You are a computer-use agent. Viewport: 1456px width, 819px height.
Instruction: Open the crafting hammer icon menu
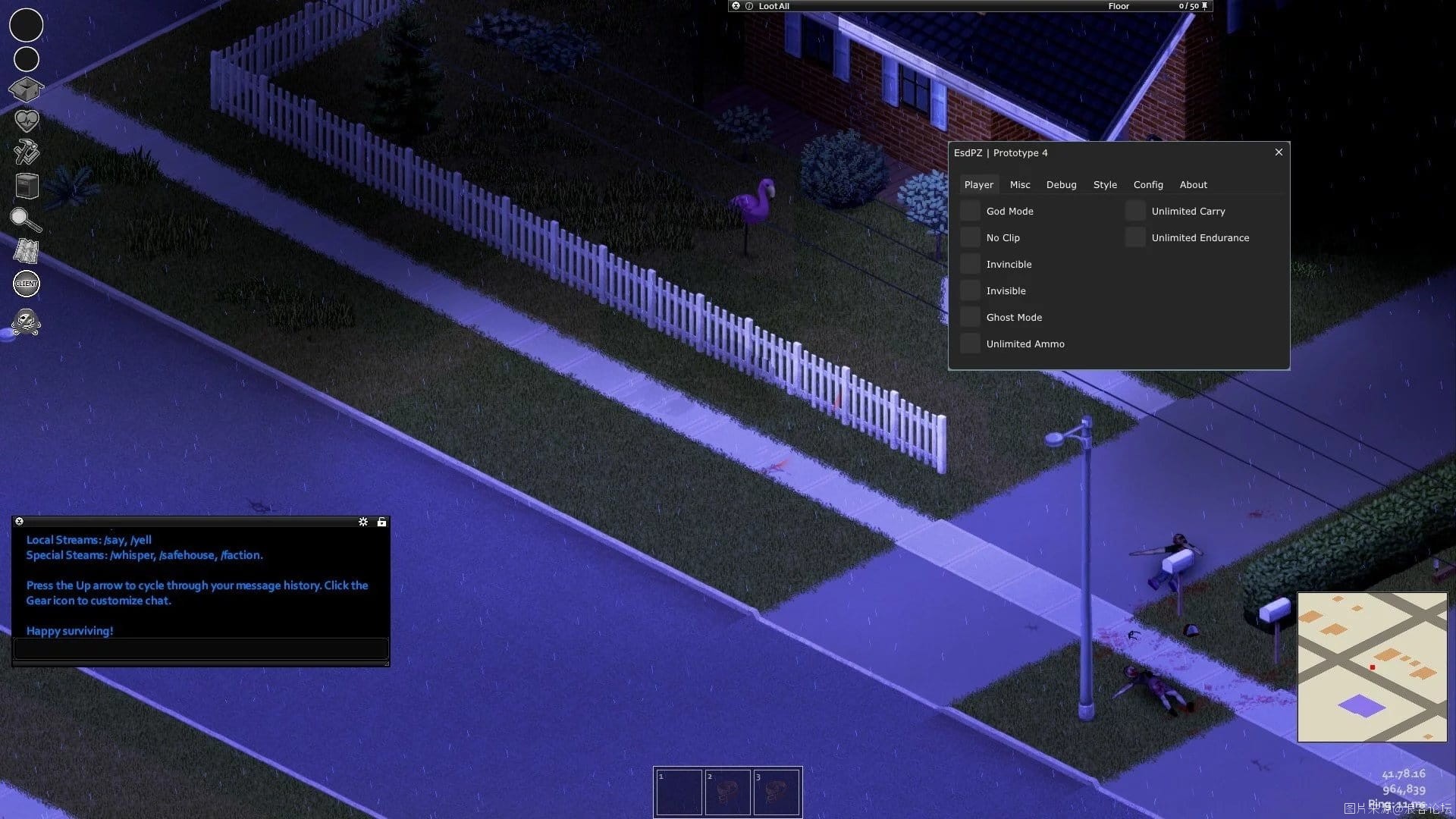click(27, 152)
